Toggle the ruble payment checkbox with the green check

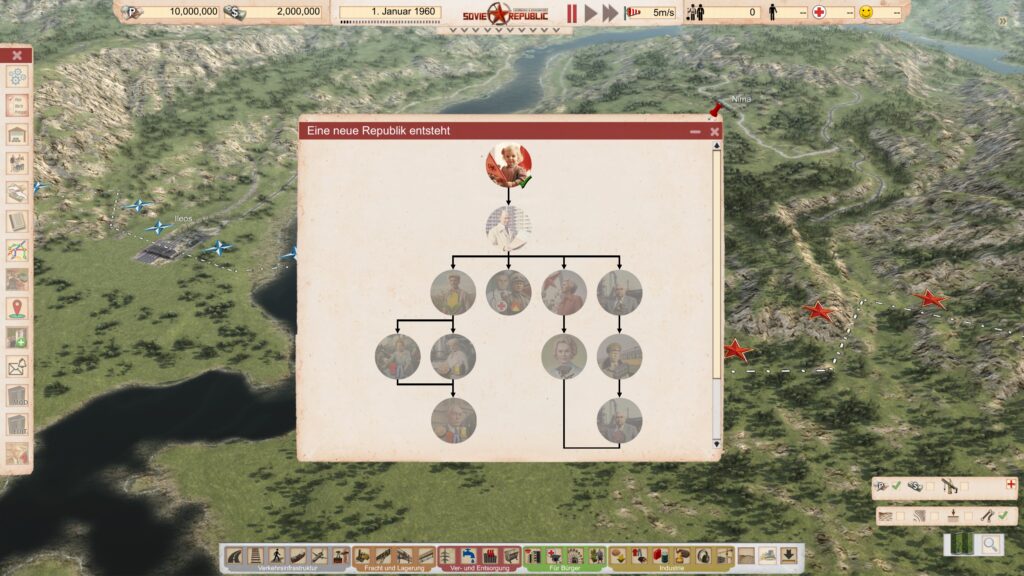click(x=896, y=486)
